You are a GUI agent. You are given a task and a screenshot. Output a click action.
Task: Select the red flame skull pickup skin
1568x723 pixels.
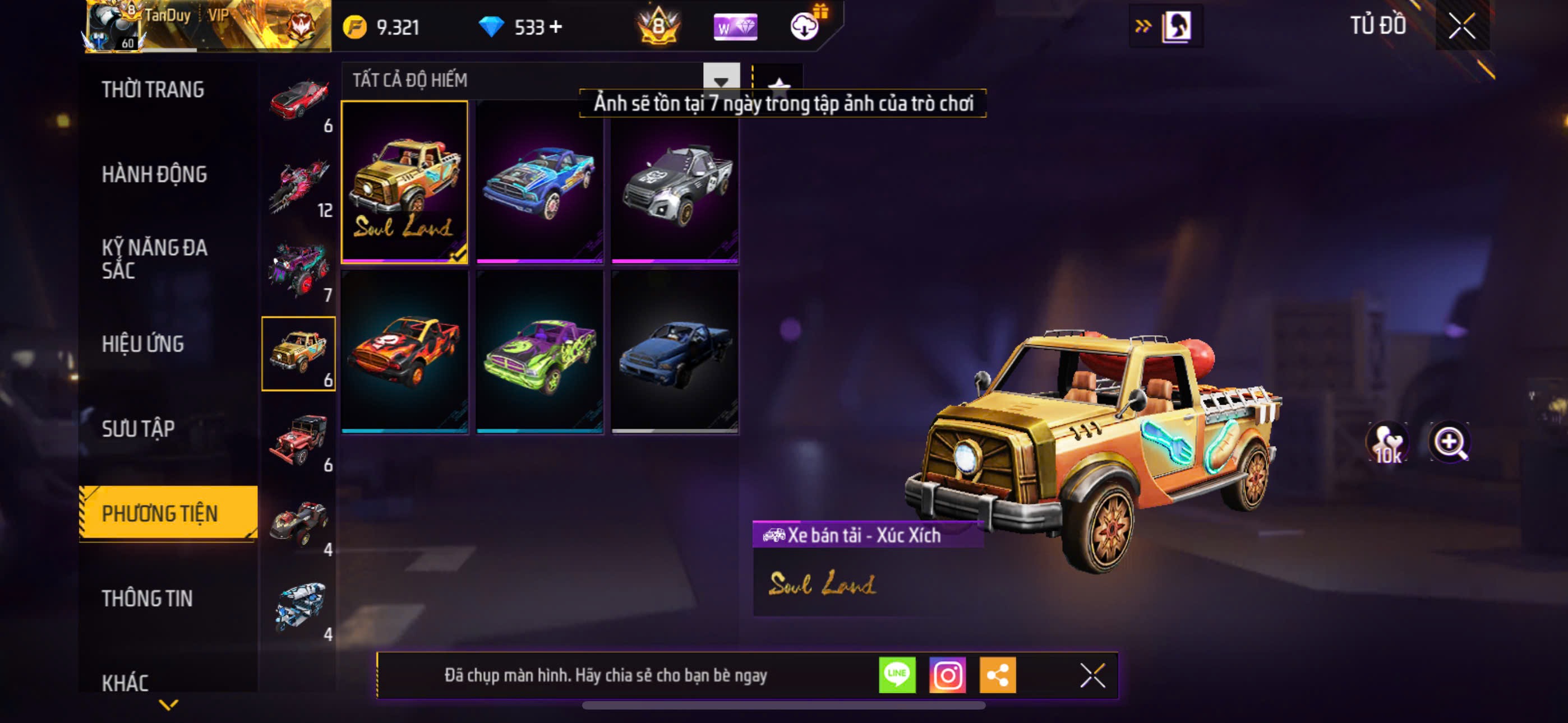point(404,352)
